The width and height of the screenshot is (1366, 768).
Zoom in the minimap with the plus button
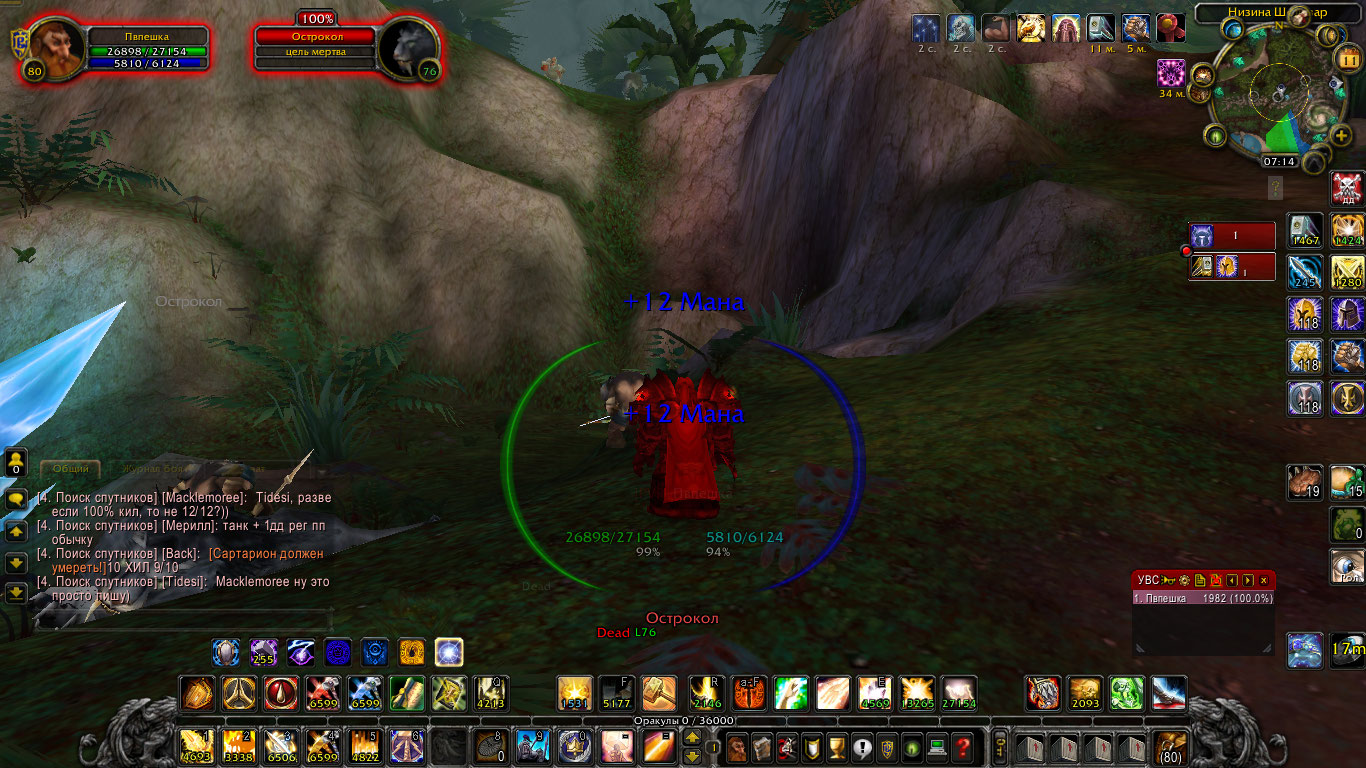point(1342,136)
